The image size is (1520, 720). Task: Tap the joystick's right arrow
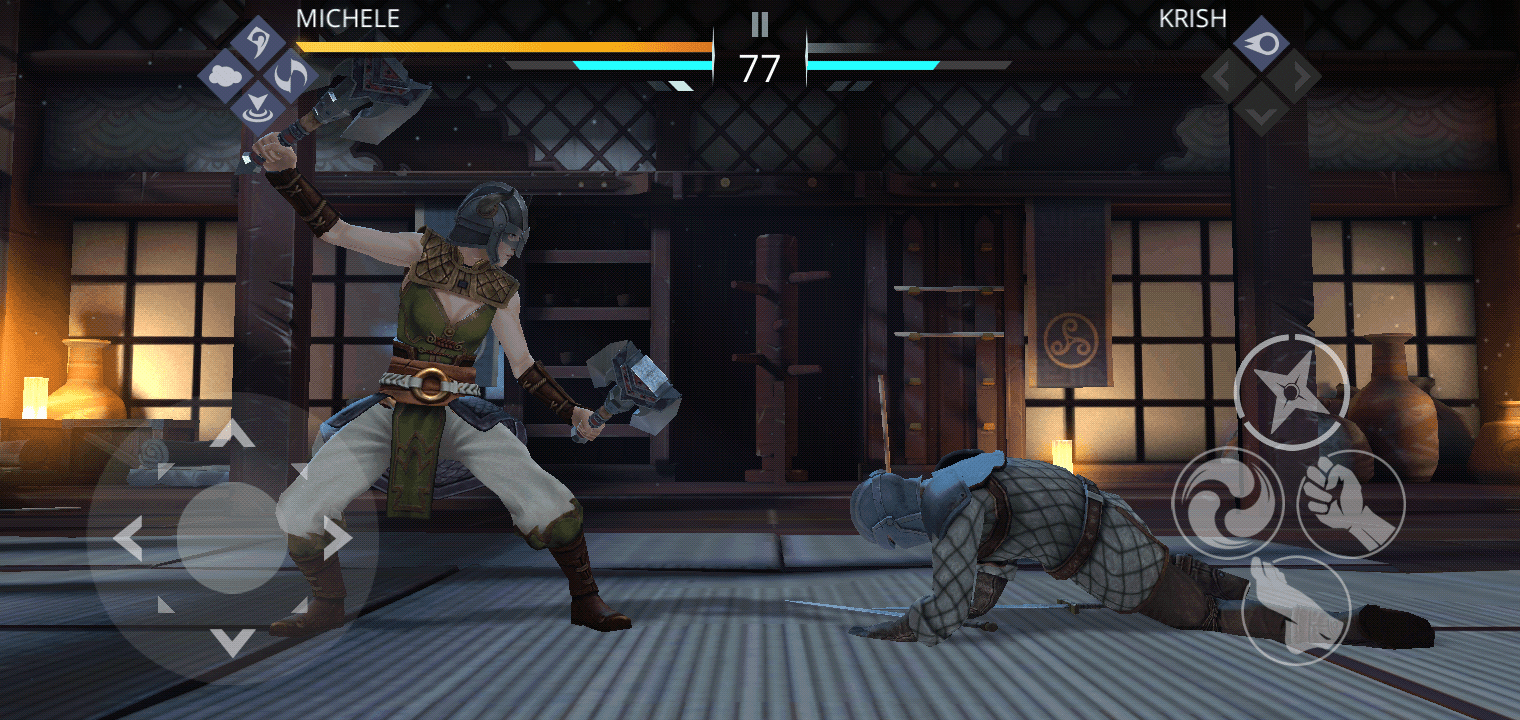click(x=338, y=539)
